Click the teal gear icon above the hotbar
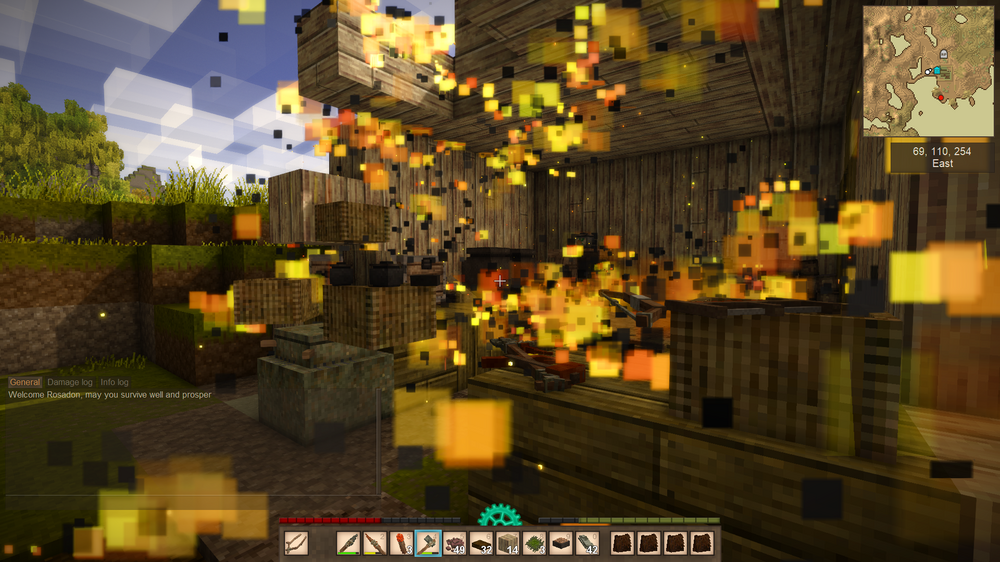The width and height of the screenshot is (1000, 562). coord(500,516)
